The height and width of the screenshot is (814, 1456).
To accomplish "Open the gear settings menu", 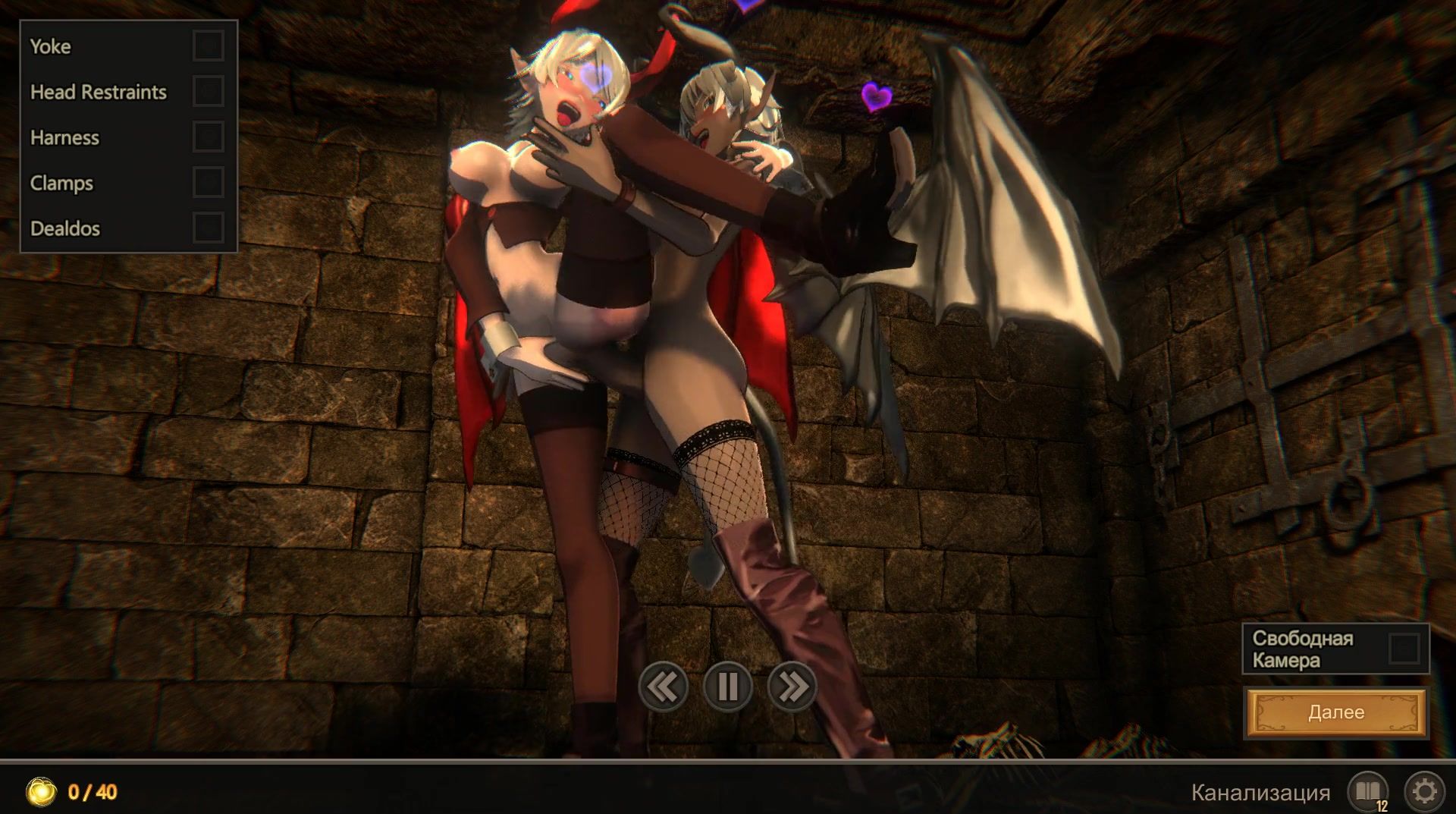I will tap(1424, 792).
